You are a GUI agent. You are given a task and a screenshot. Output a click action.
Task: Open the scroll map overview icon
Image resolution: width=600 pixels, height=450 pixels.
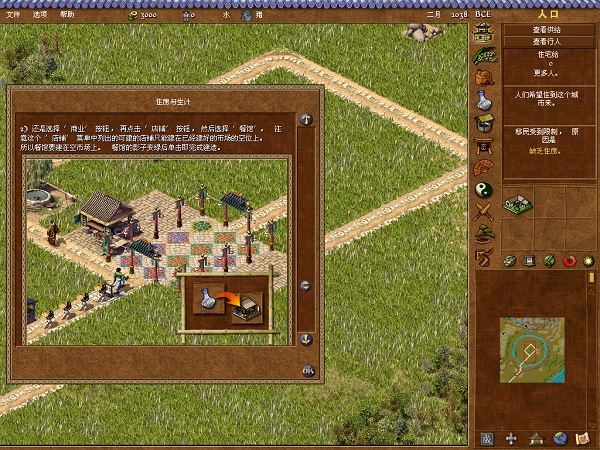pyautogui.click(x=584, y=438)
